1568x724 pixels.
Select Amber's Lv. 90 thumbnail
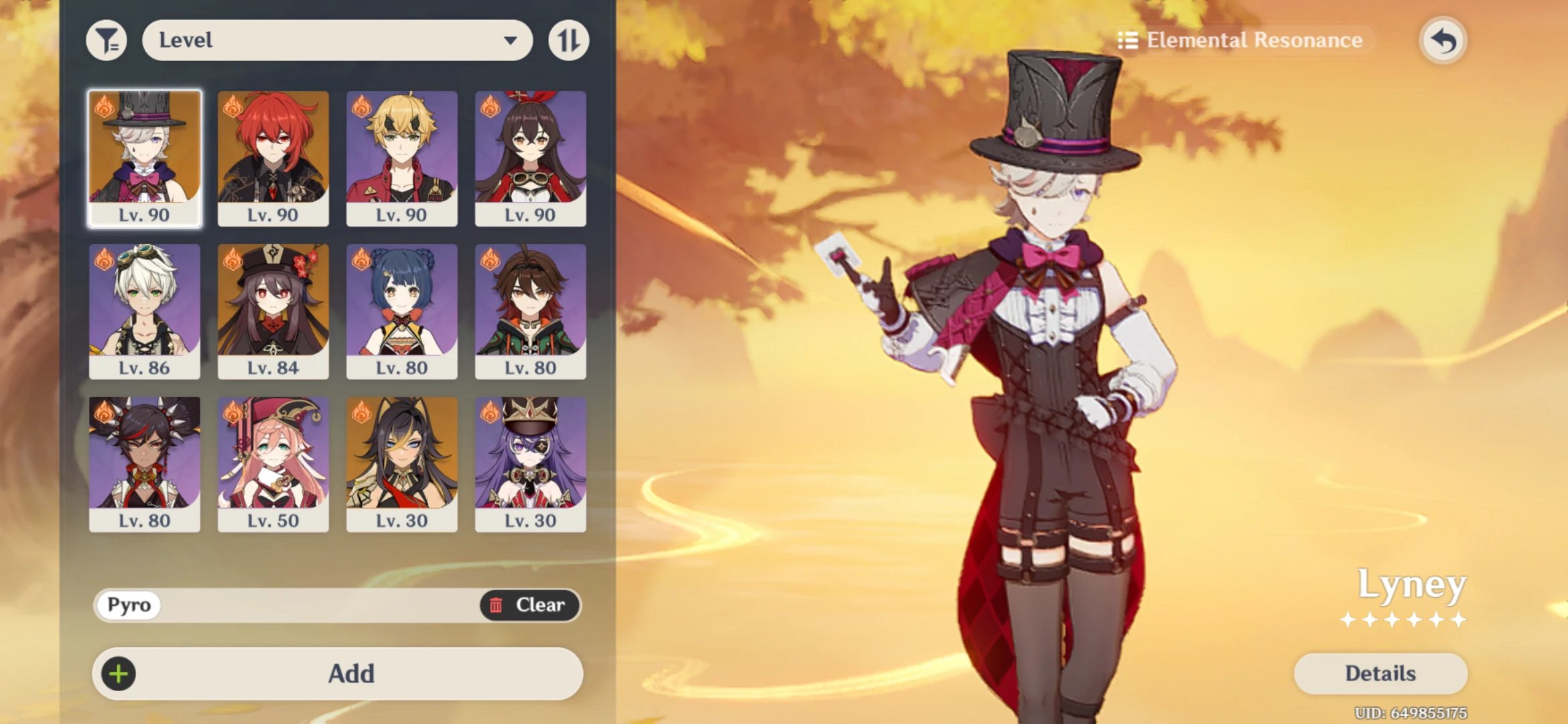(x=531, y=159)
